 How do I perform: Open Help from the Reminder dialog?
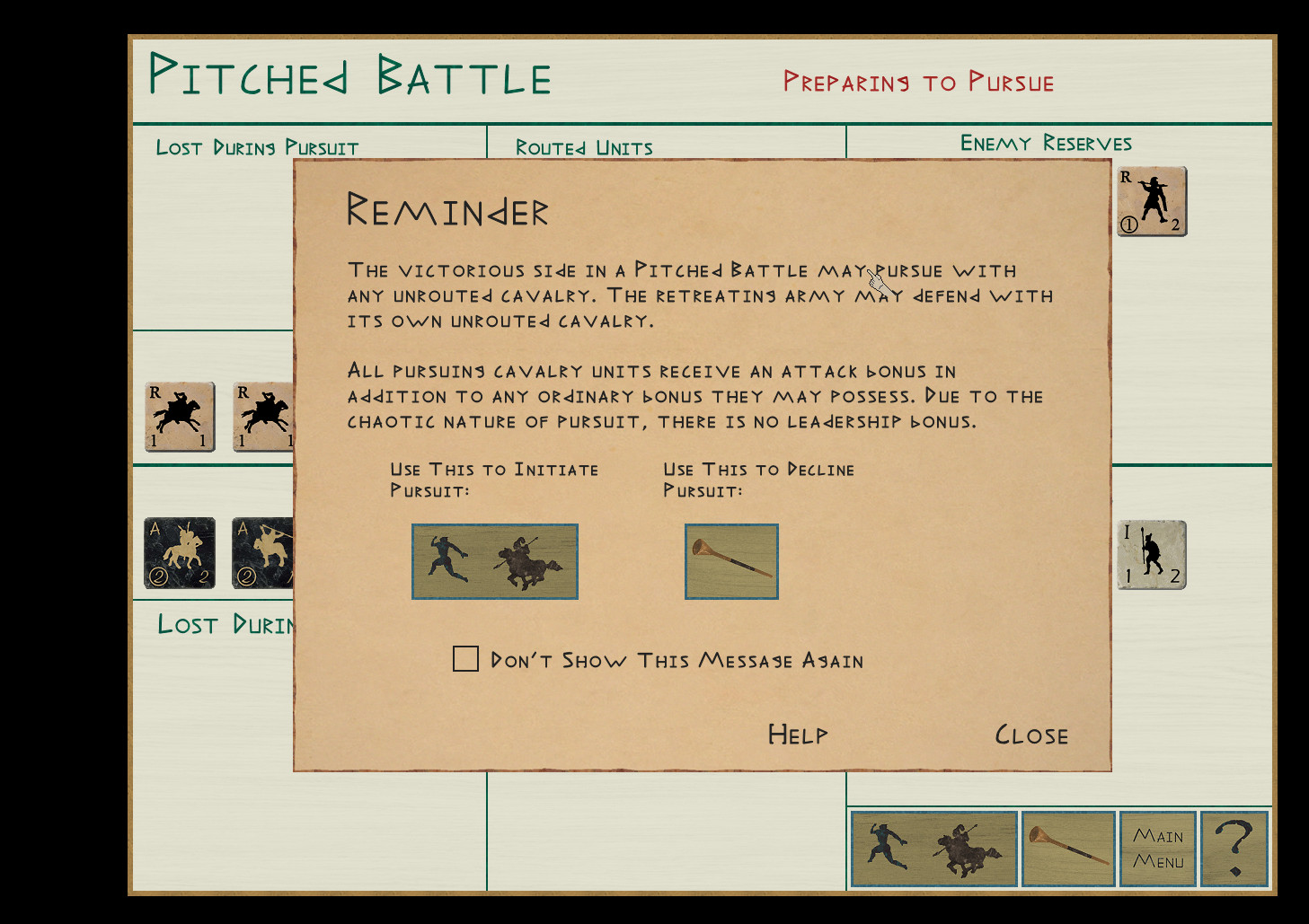point(798,735)
